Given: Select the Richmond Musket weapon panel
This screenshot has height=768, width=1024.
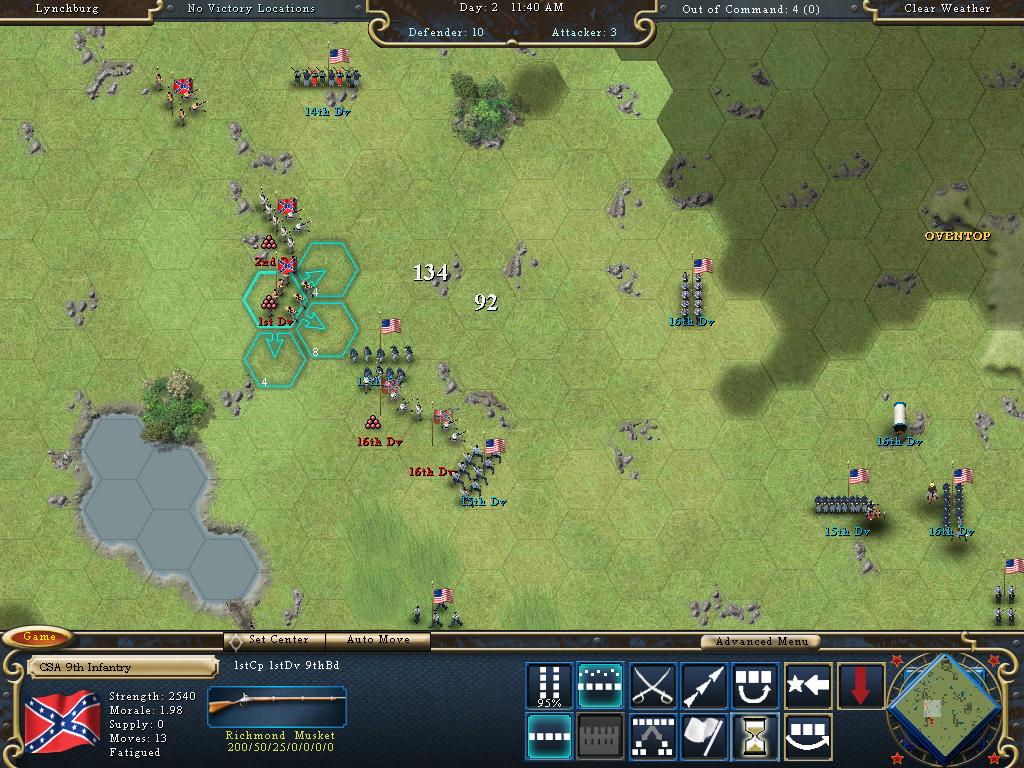Looking at the screenshot, I should (x=277, y=719).
